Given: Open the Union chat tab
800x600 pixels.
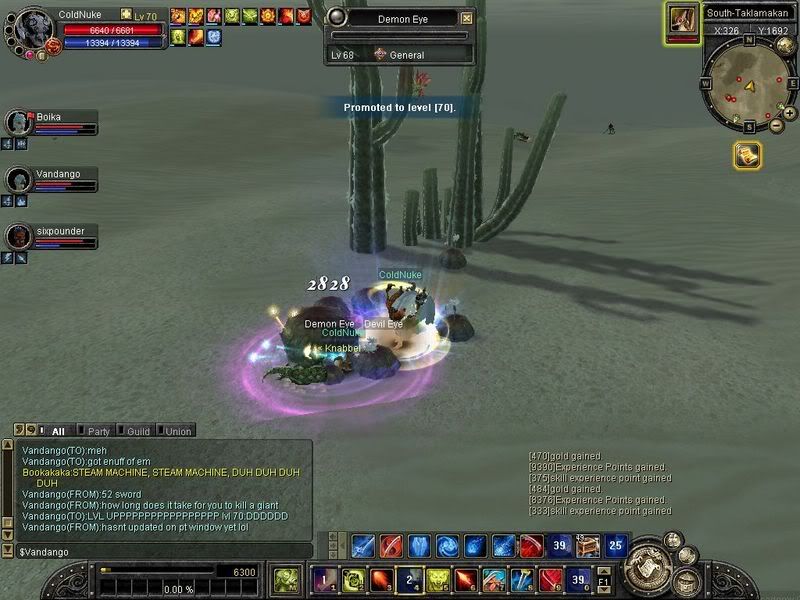Looking at the screenshot, I should pos(177,431).
